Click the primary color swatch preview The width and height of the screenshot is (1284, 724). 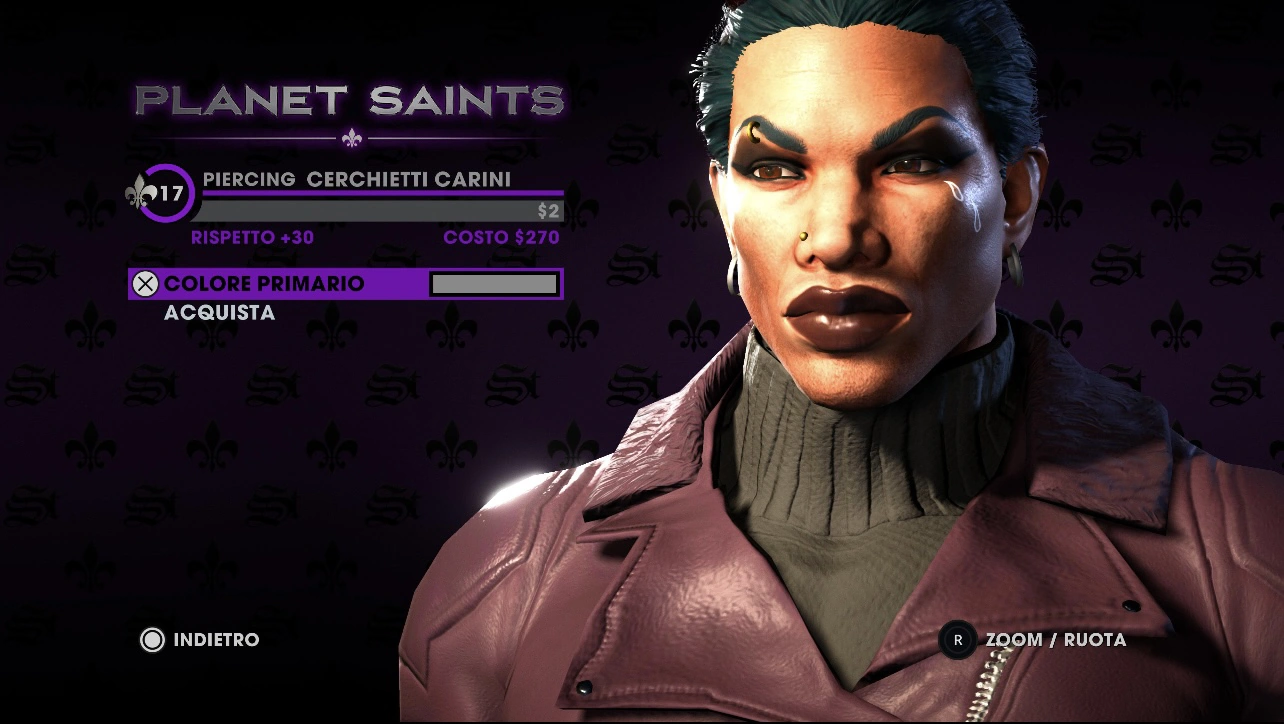pos(494,284)
